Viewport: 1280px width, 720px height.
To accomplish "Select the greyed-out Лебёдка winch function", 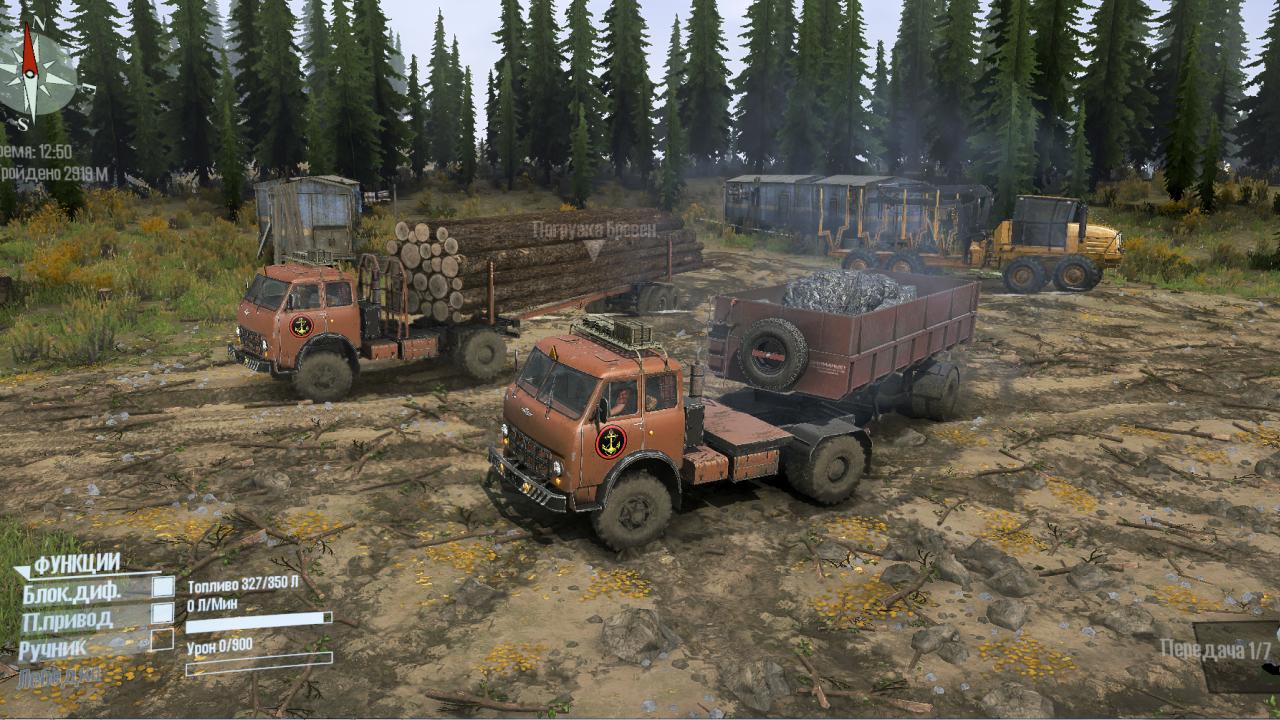I will click(x=58, y=676).
